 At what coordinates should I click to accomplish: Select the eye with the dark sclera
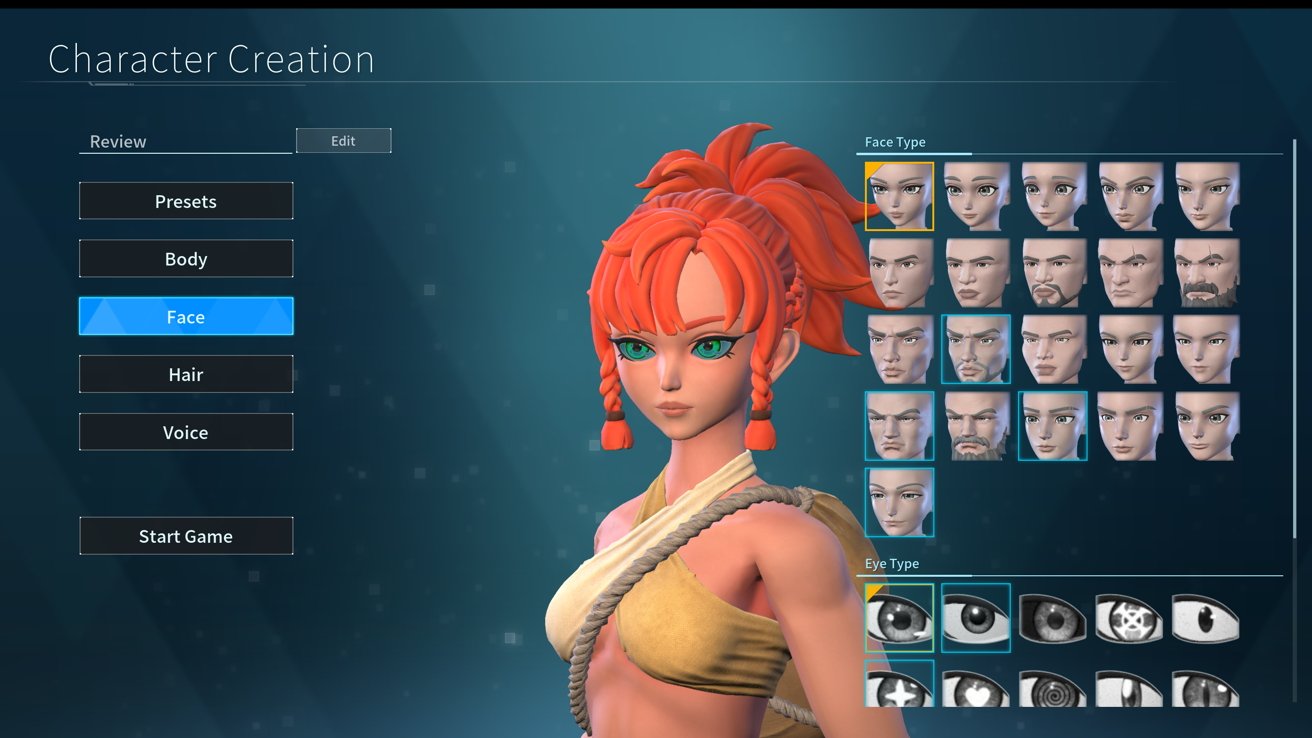(1053, 618)
